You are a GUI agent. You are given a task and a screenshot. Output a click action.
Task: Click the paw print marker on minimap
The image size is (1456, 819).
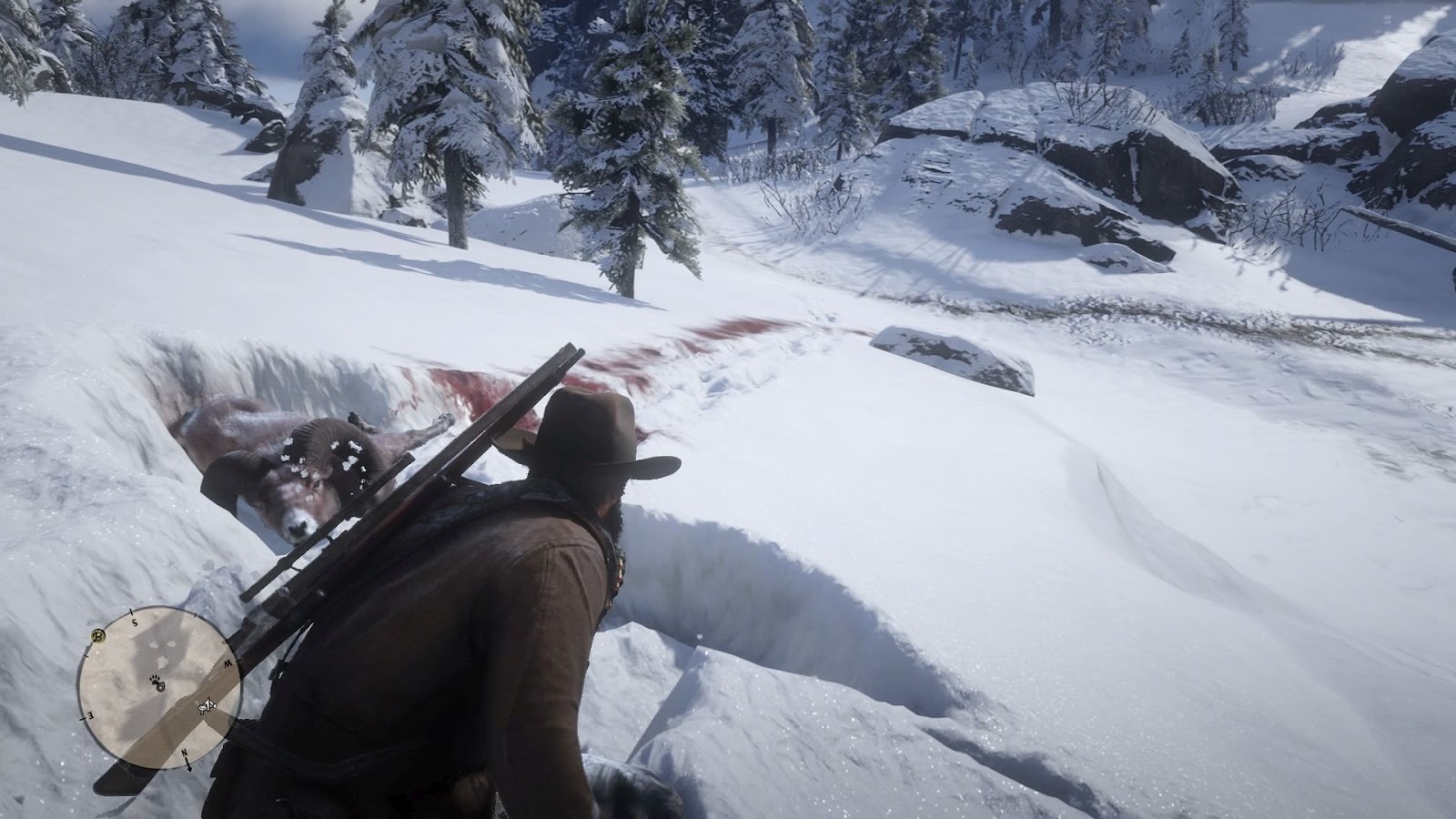[155, 680]
